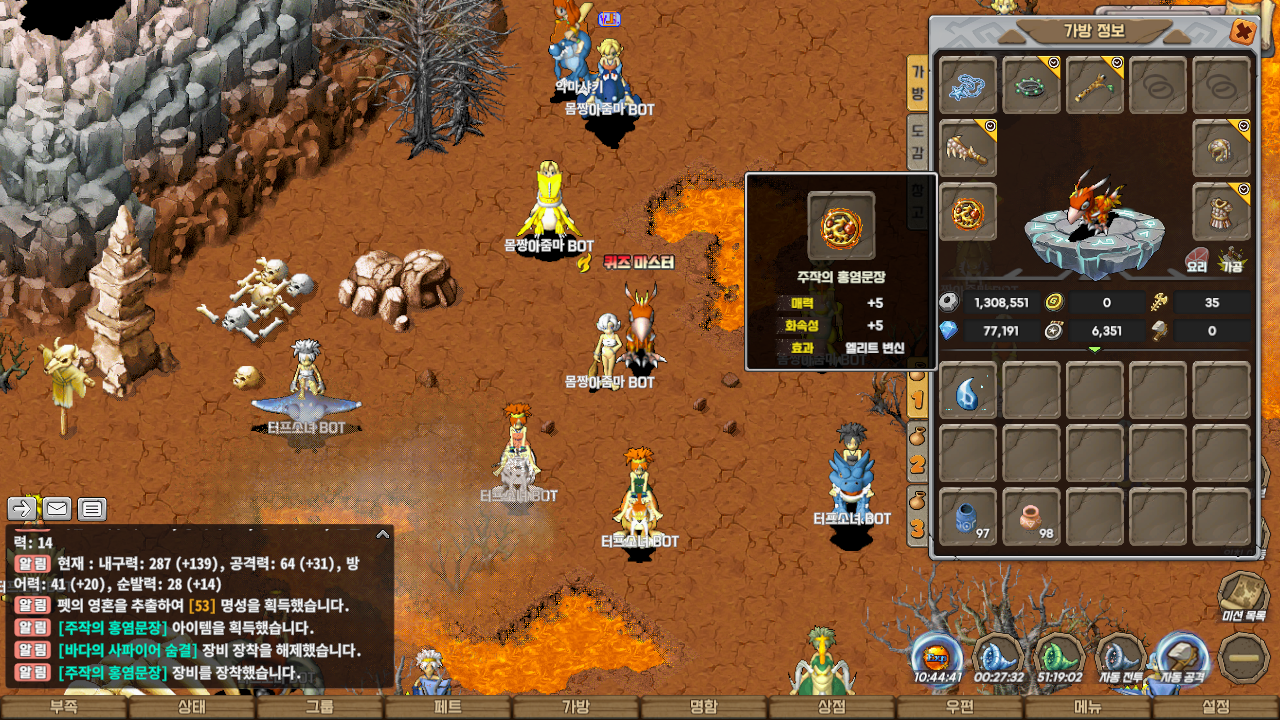Click the green bracelet equipment slot
The width and height of the screenshot is (1280, 720).
pyautogui.click(x=1031, y=86)
